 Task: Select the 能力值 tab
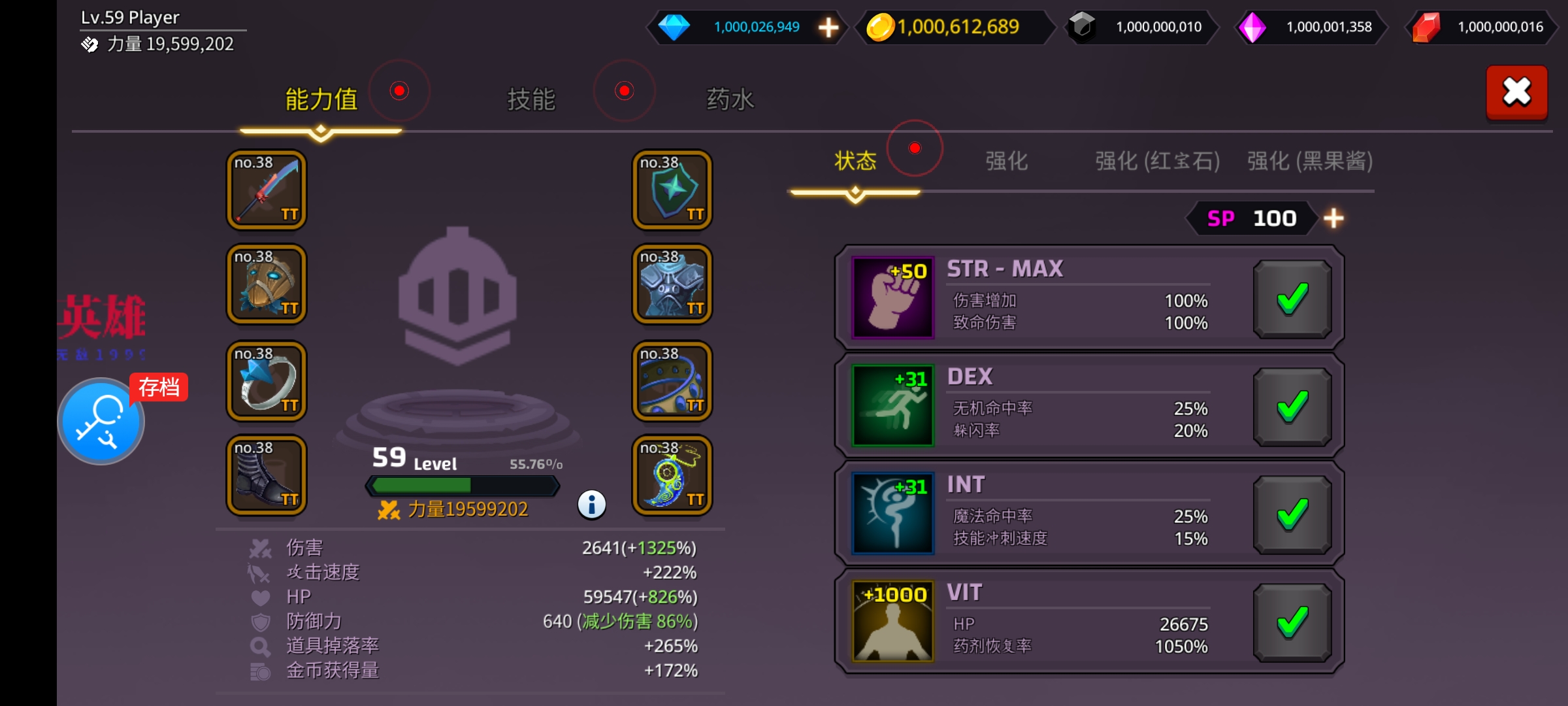click(321, 99)
